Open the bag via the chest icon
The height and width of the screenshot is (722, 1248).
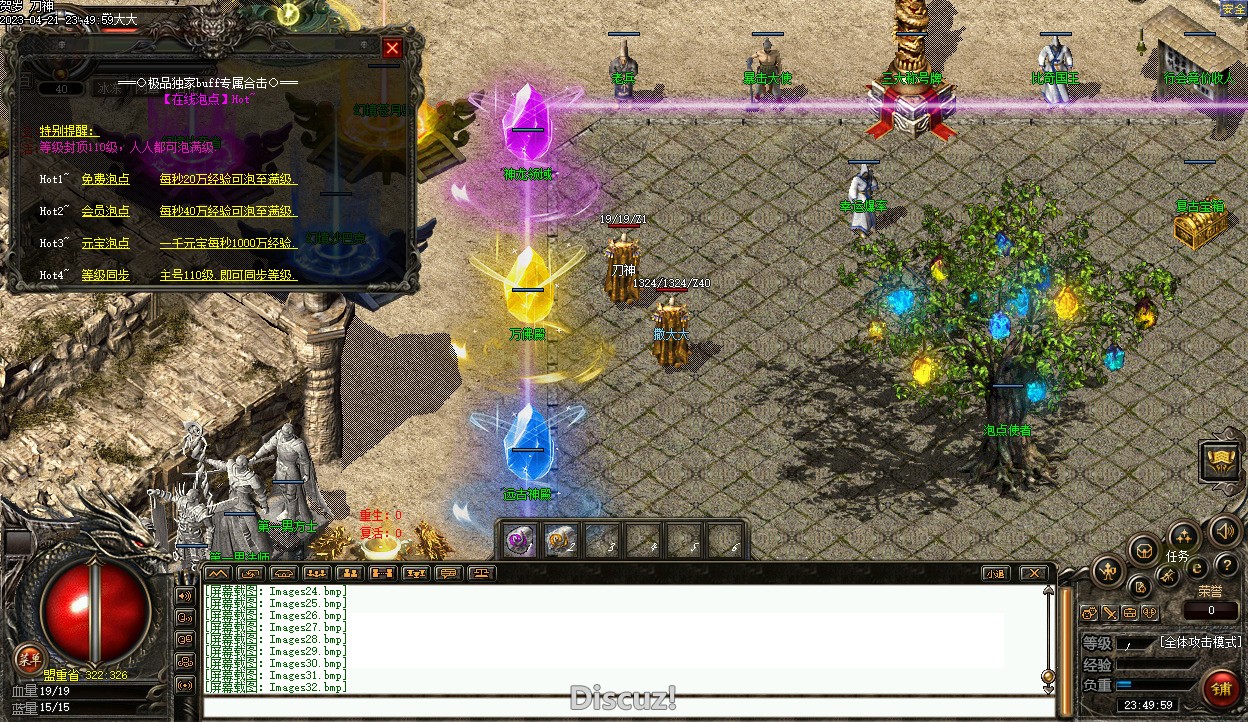[1143, 549]
